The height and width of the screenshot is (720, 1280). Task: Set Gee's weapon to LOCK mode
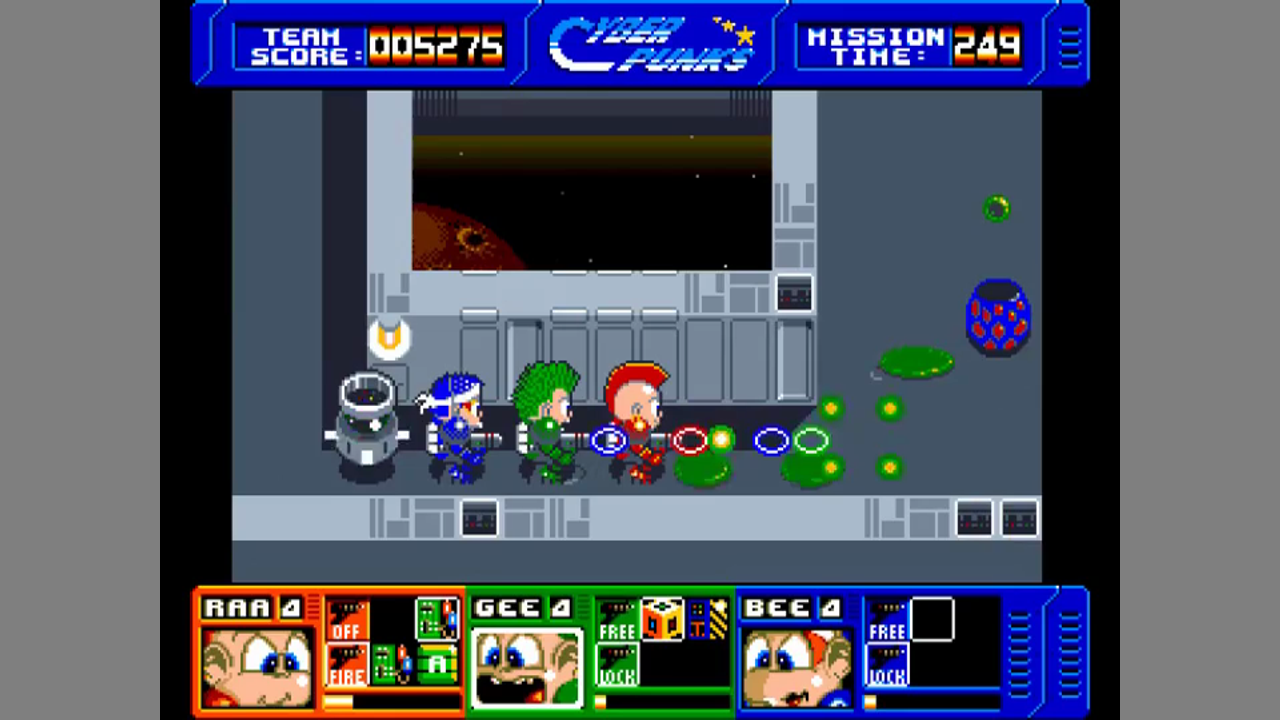[x=617, y=665]
